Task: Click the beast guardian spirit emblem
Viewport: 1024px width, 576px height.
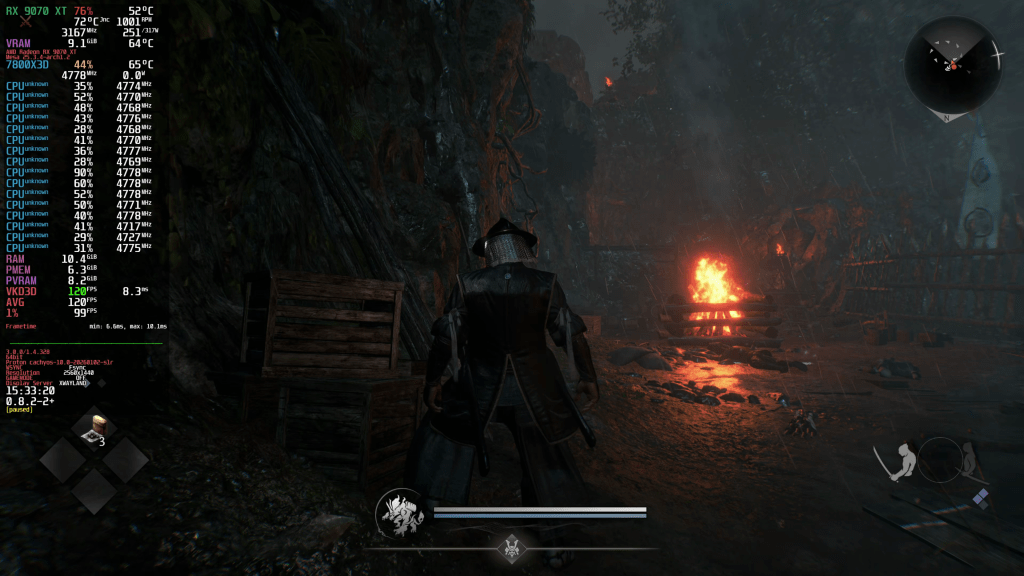Action: [399, 514]
